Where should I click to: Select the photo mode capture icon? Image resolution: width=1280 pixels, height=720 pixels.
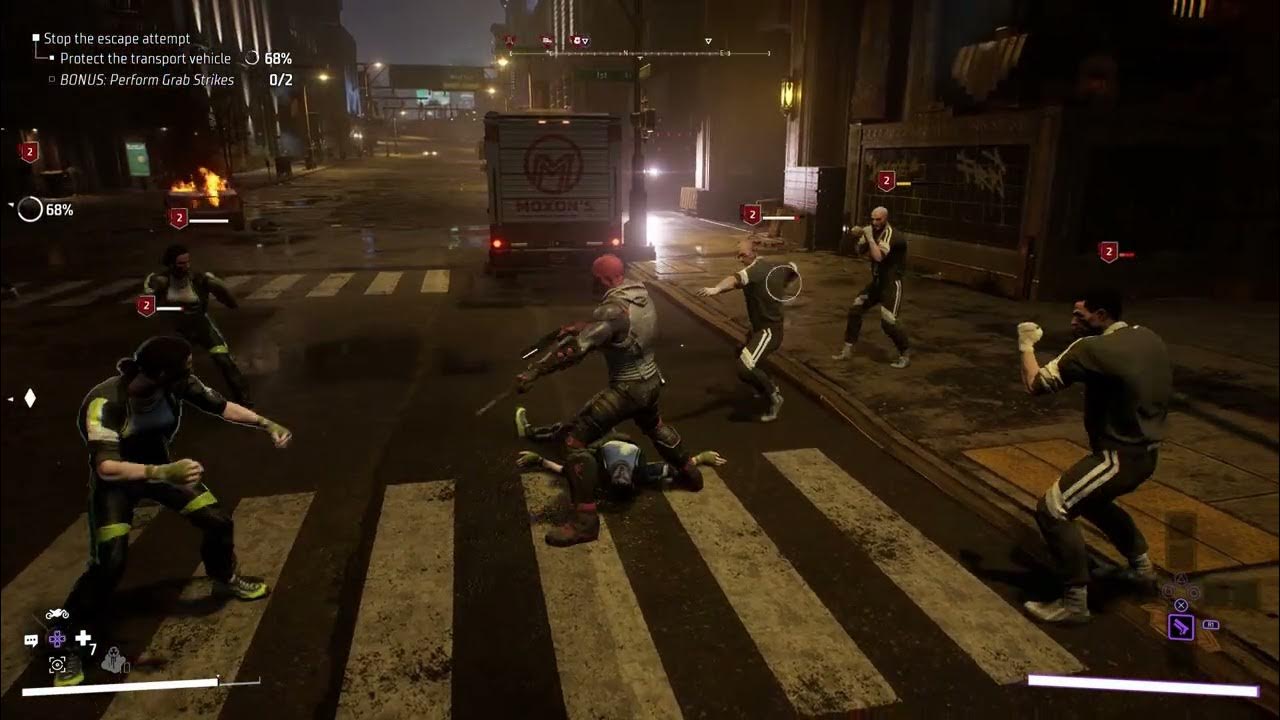(x=57, y=665)
